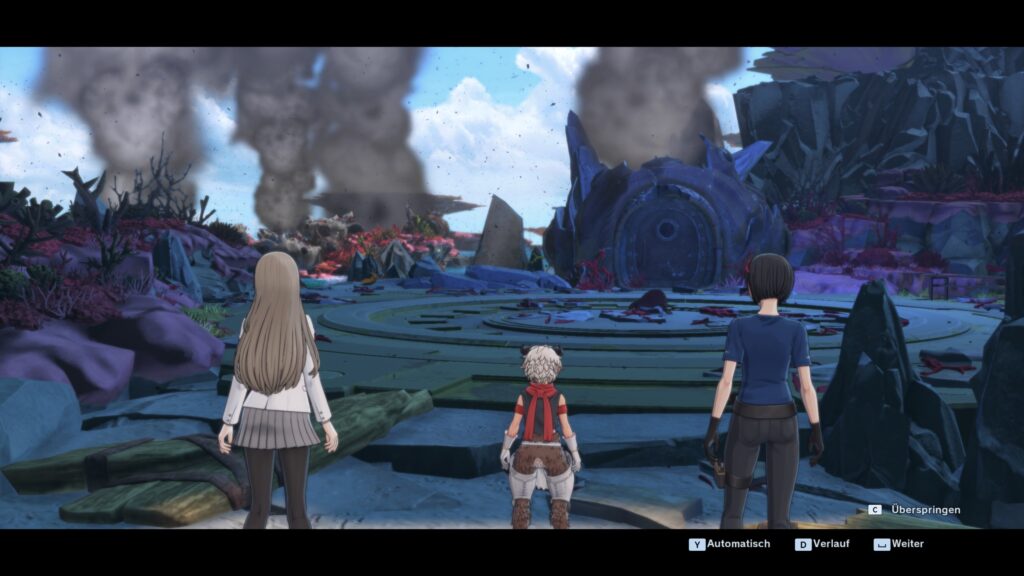The width and height of the screenshot is (1024, 576).
Task: Skip the cutscene via Überspringen
Action: coord(915,510)
